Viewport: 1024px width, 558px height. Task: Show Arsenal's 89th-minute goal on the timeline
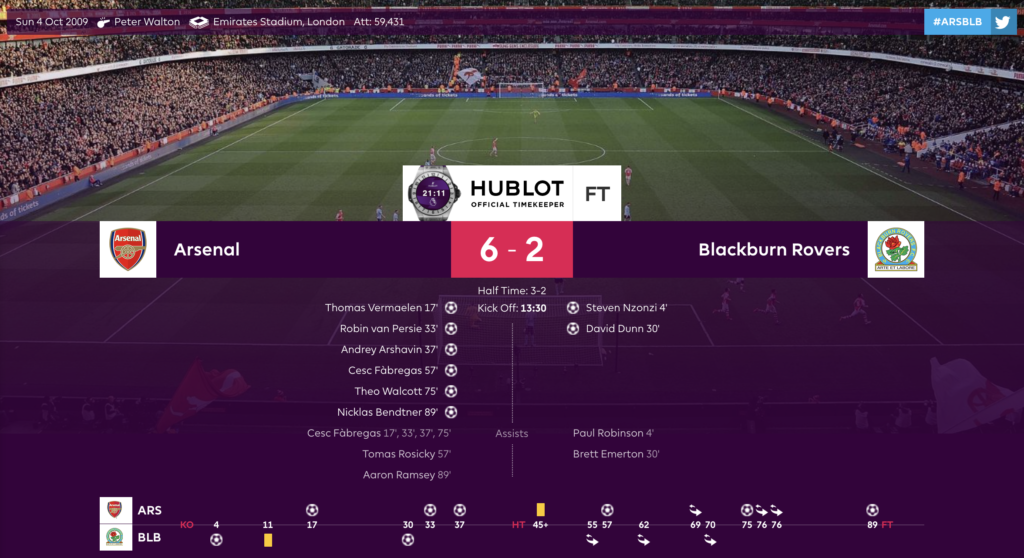872,510
